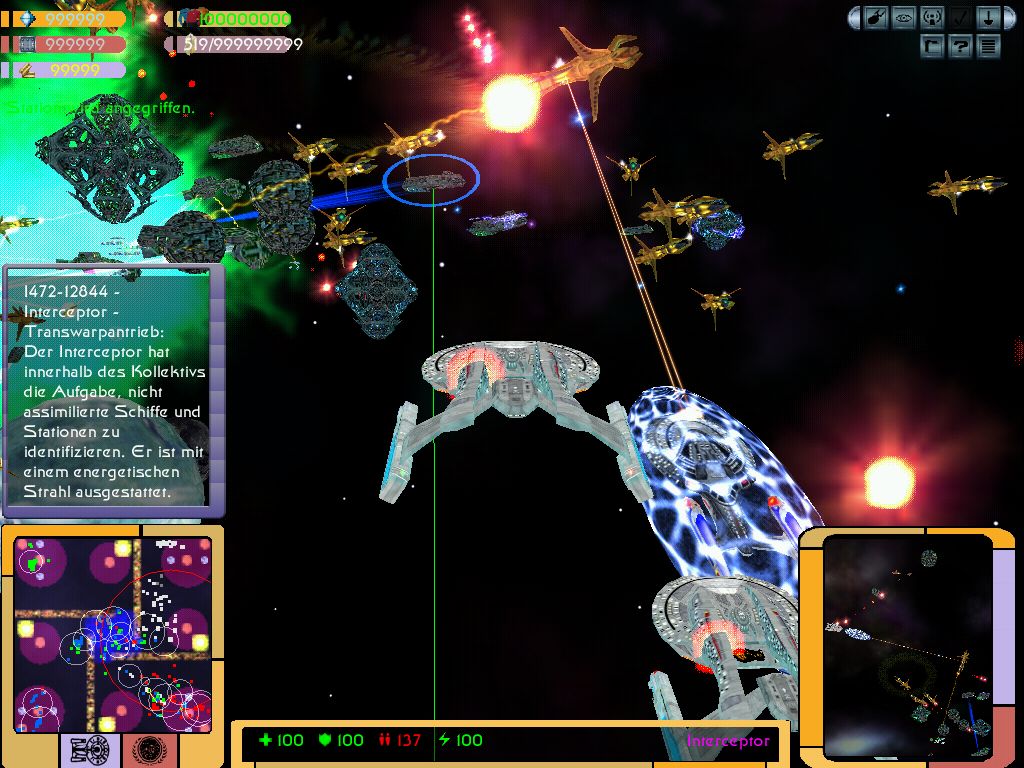Select the Federation emblem button under minimap
This screenshot has width=1024, height=768.
click(152, 748)
